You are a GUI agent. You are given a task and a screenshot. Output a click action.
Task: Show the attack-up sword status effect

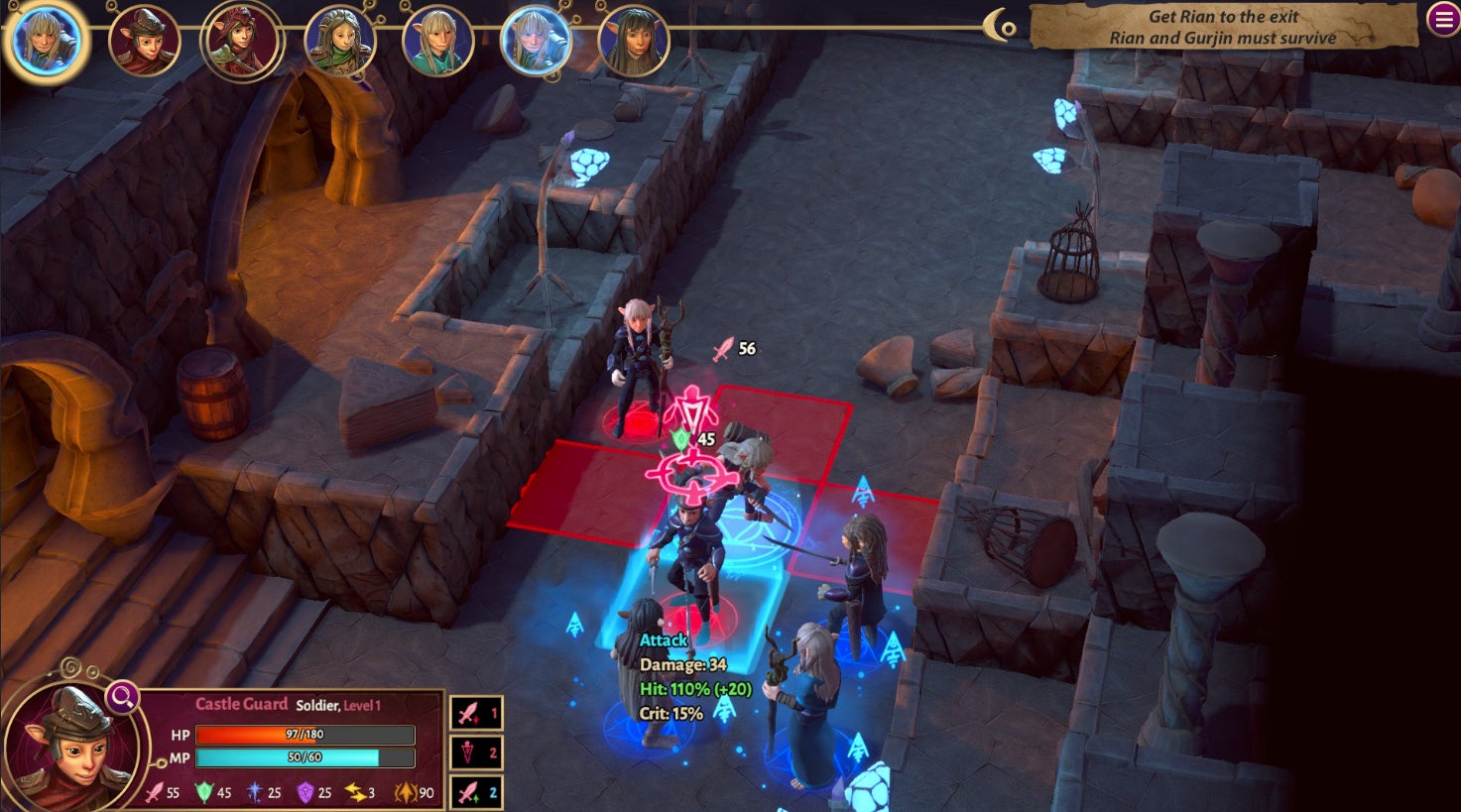click(x=476, y=792)
